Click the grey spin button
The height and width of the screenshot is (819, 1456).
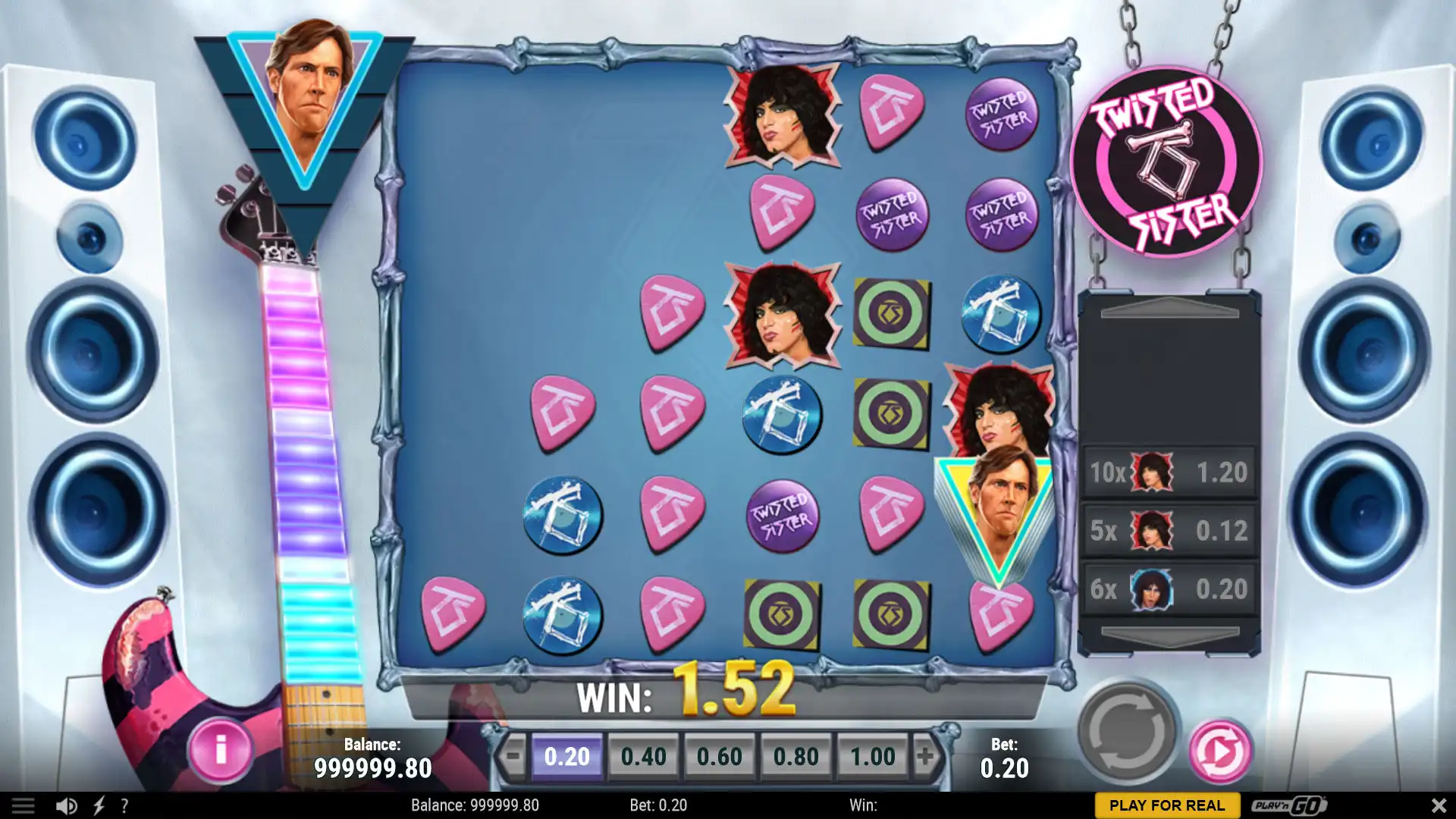pyautogui.click(x=1127, y=733)
